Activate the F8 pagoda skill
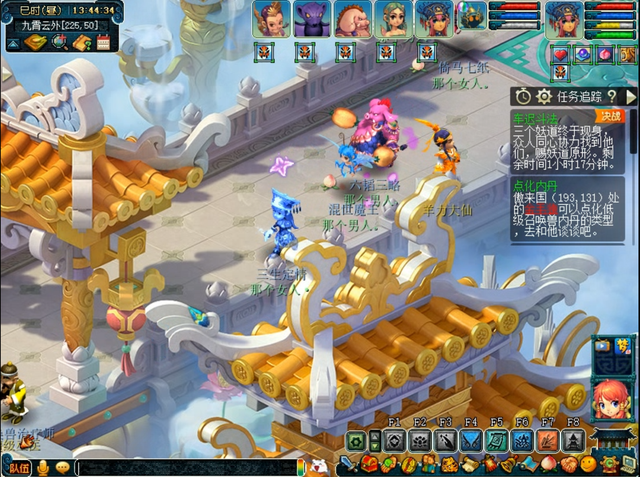 (x=573, y=440)
